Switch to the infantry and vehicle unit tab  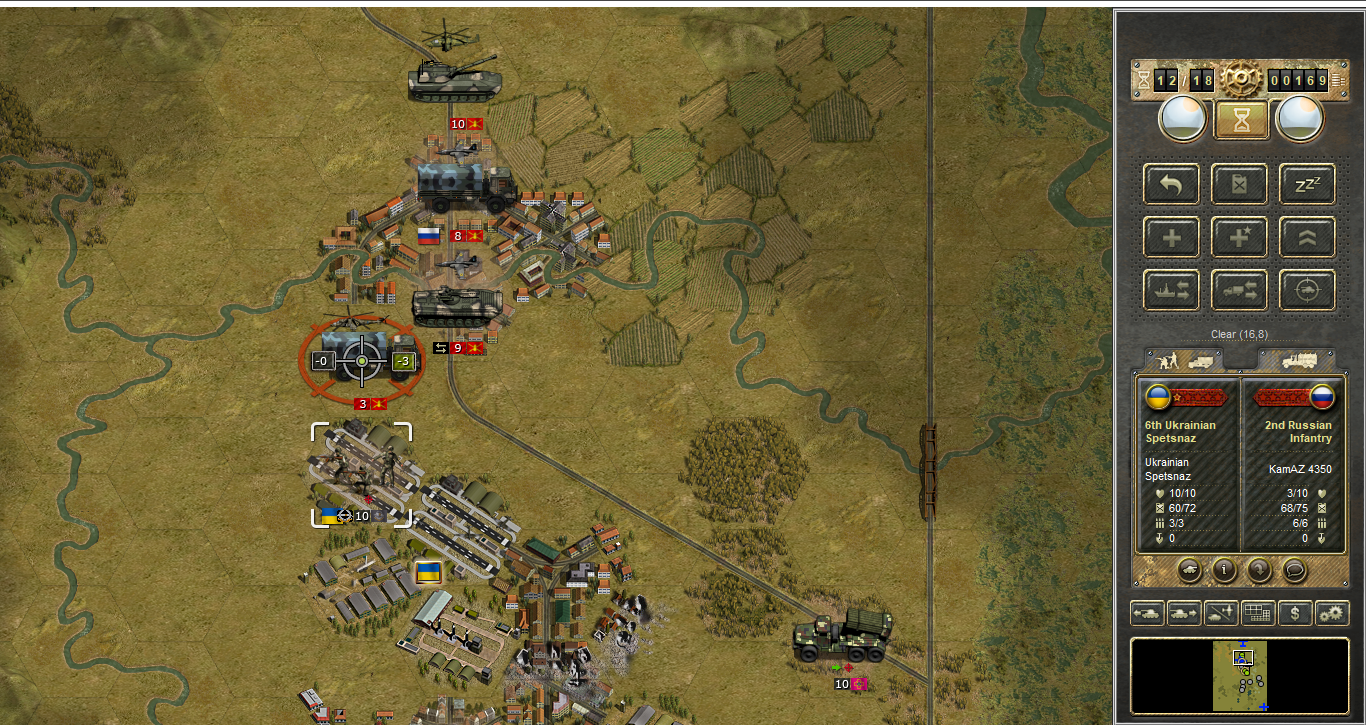point(1183,360)
